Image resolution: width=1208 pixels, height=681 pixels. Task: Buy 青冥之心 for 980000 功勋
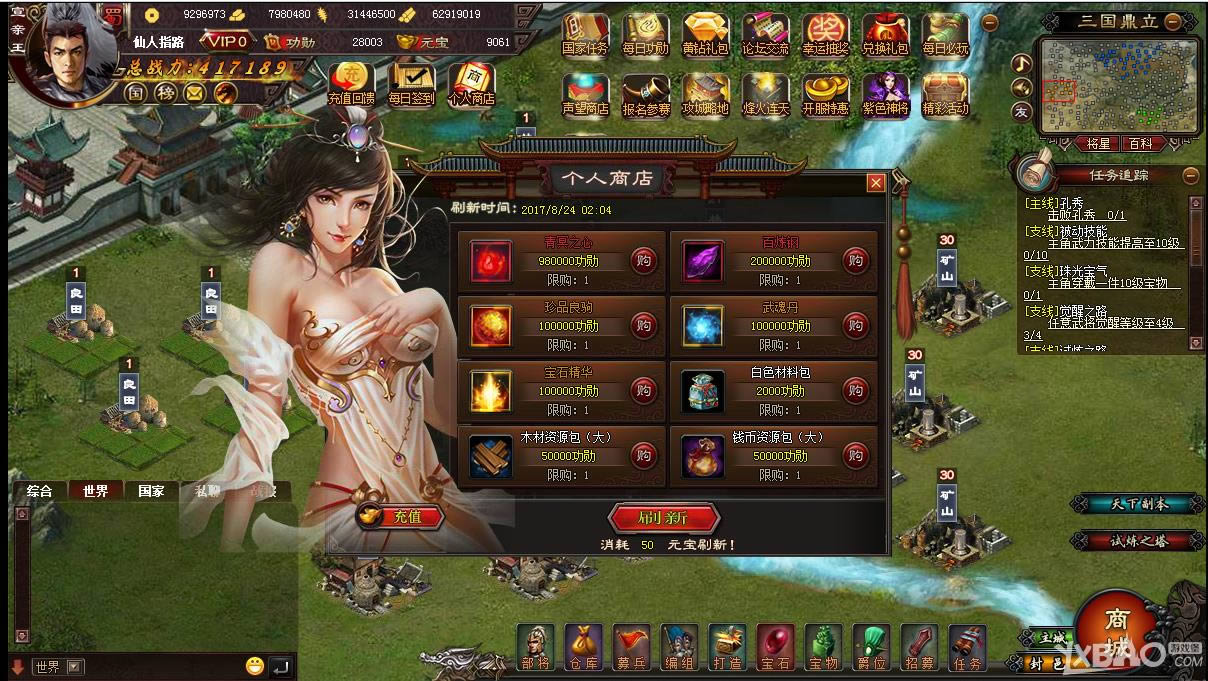(643, 261)
